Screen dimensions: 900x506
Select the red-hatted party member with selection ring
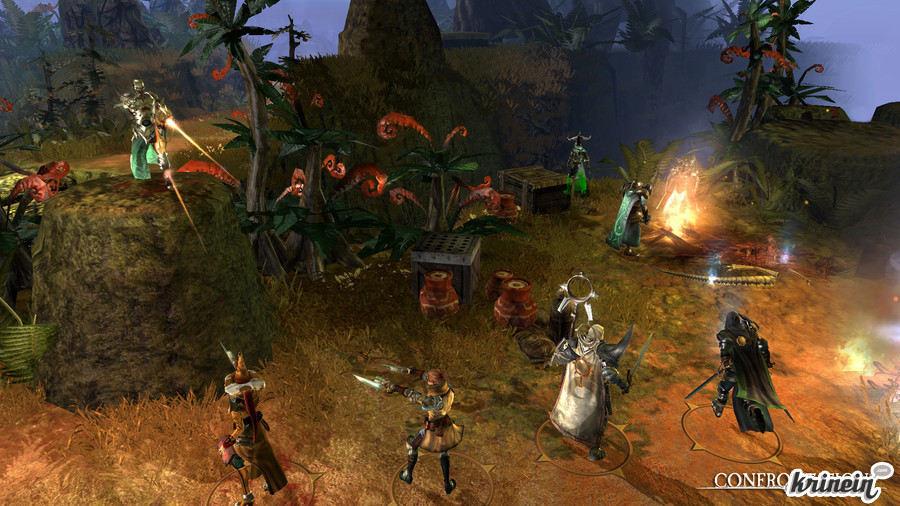click(247, 425)
